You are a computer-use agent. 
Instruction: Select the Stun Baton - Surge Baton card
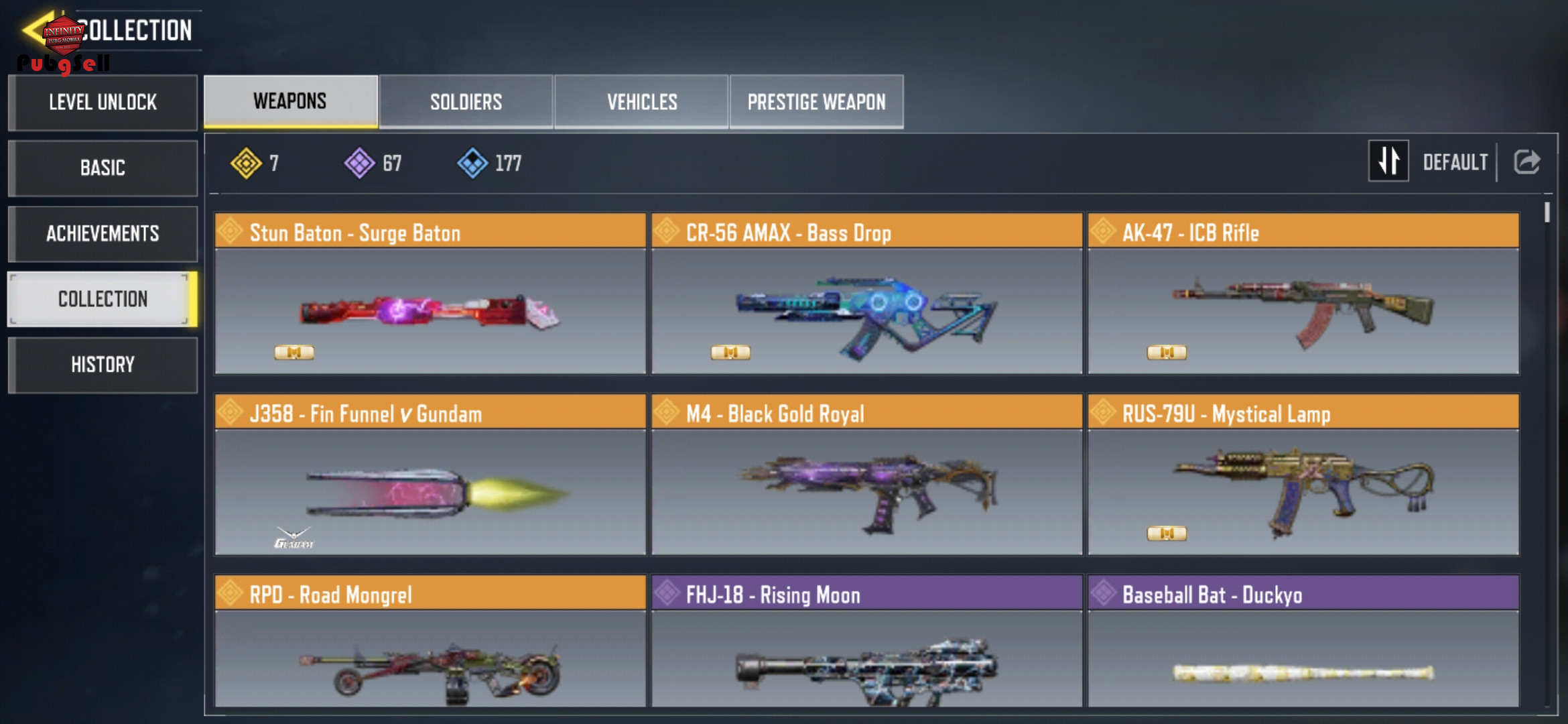430,294
